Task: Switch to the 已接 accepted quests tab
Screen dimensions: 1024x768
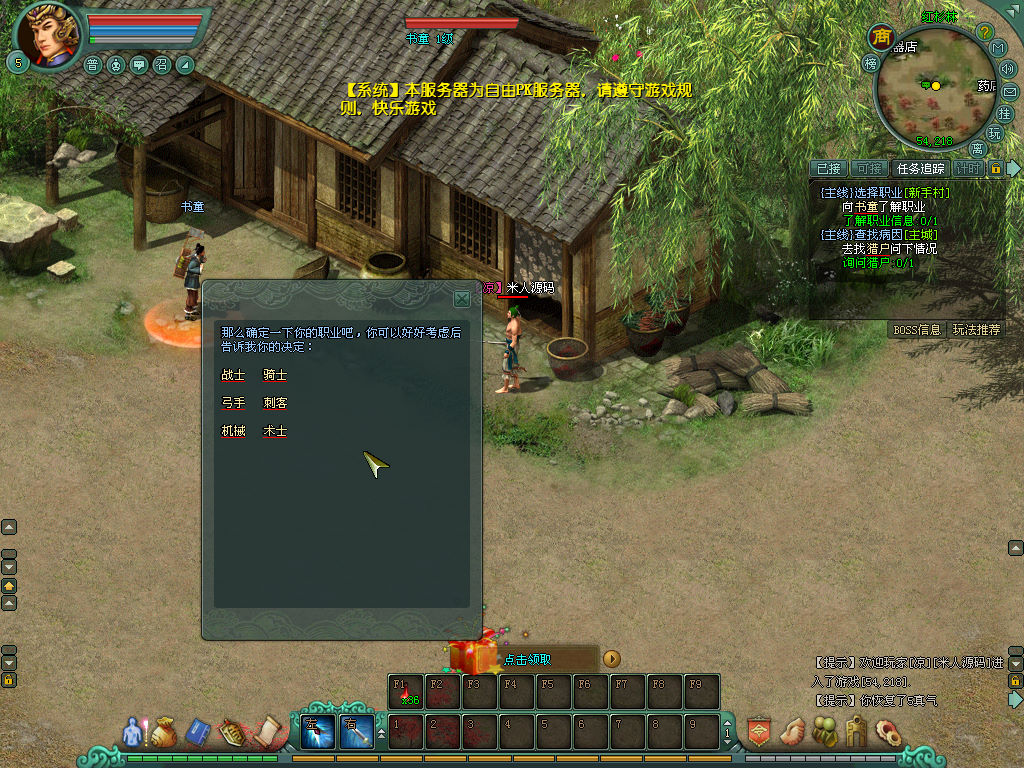Action: click(x=829, y=169)
